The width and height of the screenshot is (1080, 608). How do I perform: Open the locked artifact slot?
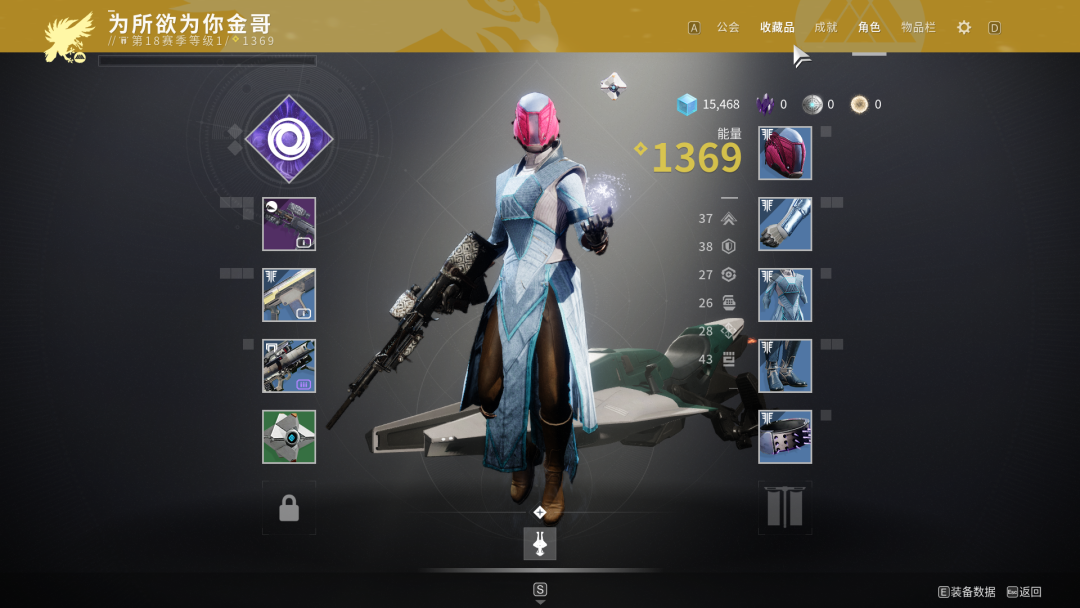289,508
